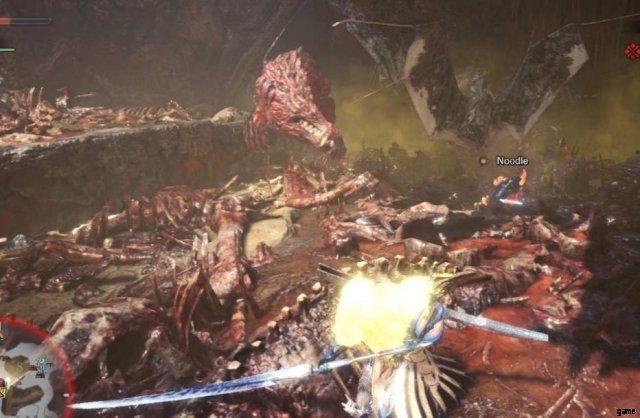
Task: Click the red monster icon
Action: (x=631, y=51)
